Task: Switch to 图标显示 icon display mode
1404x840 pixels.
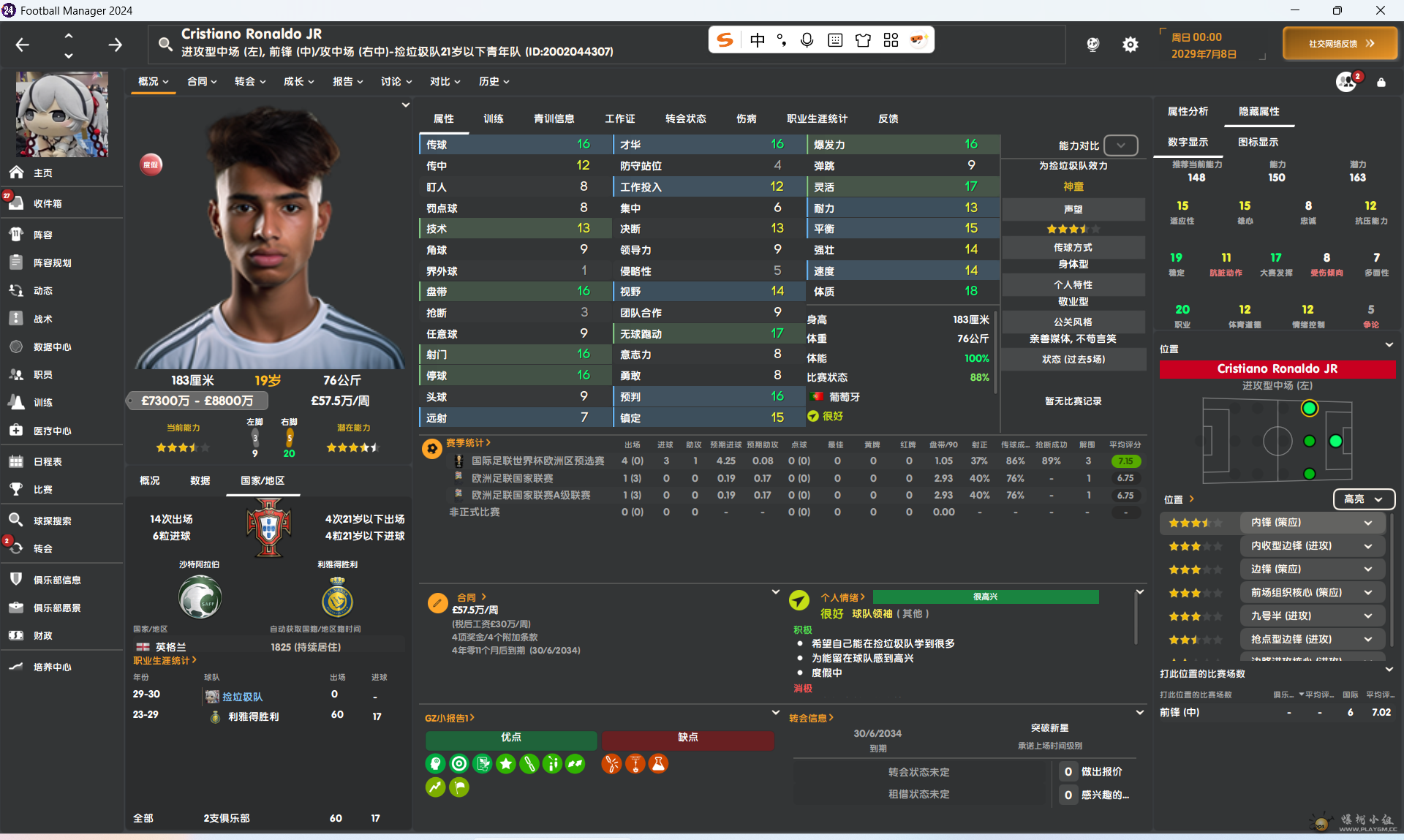Action: (1258, 143)
